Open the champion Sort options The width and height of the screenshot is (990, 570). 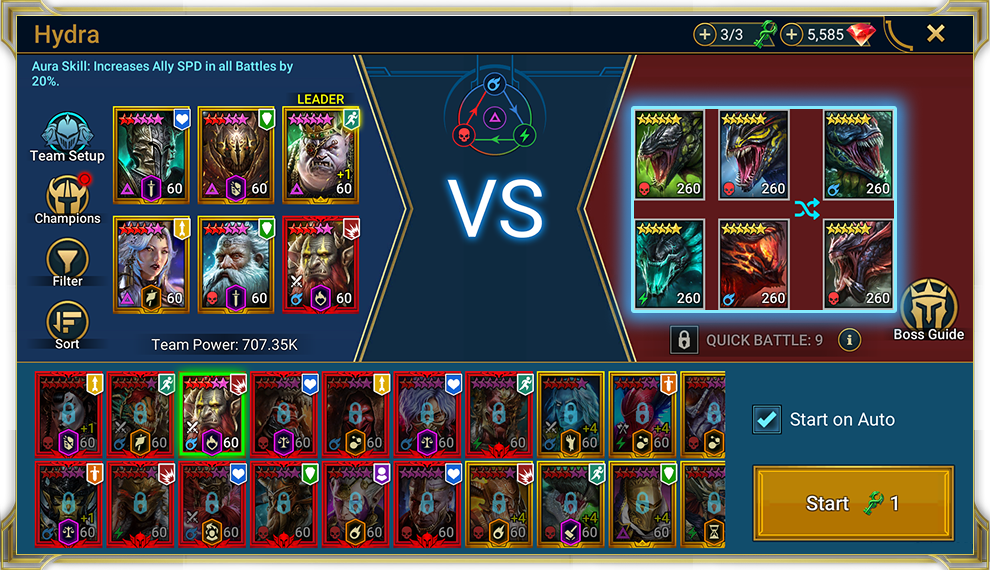point(67,324)
